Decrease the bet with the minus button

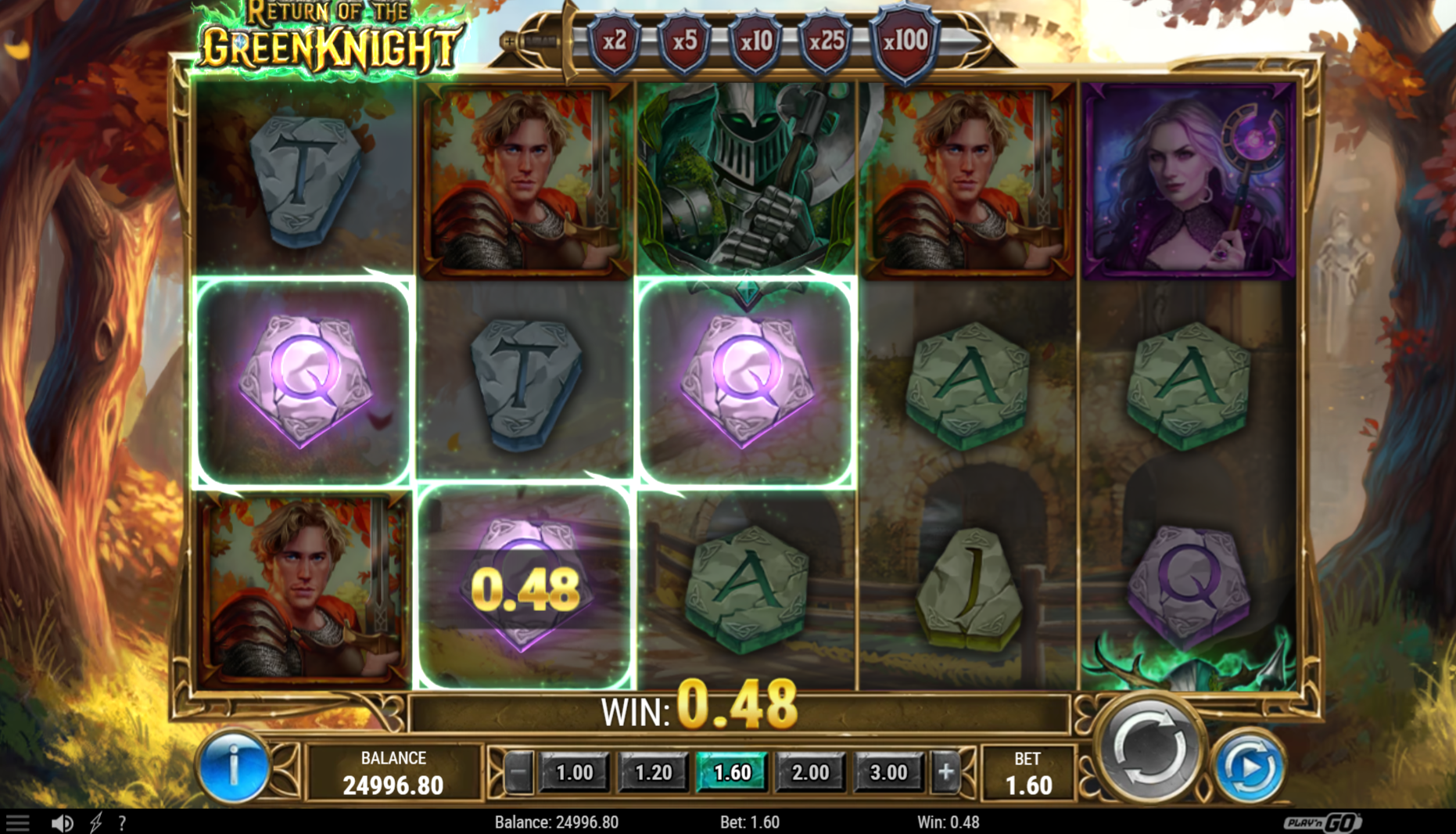[x=518, y=773]
